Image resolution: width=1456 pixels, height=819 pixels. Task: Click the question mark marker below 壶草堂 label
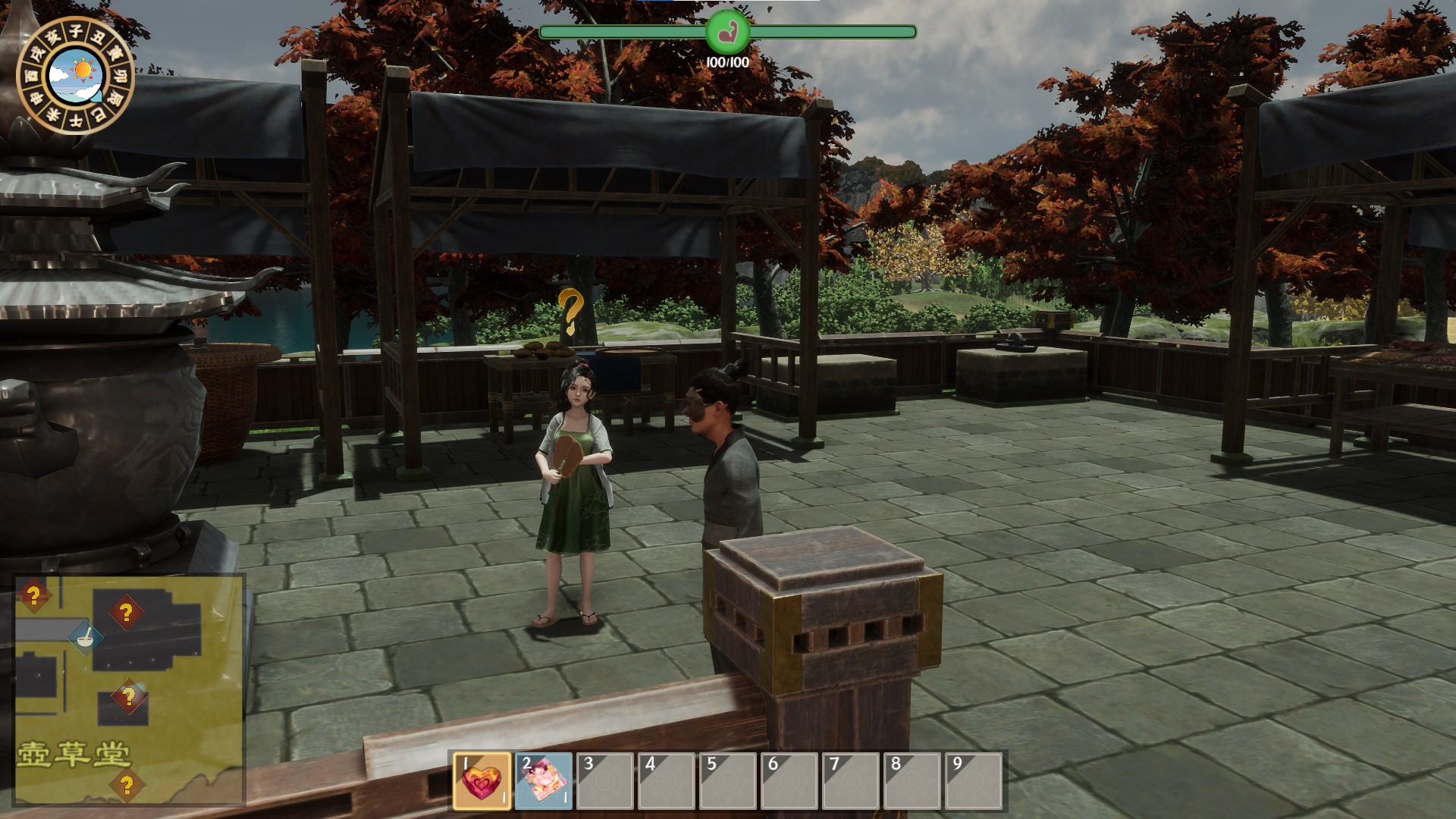(x=127, y=786)
